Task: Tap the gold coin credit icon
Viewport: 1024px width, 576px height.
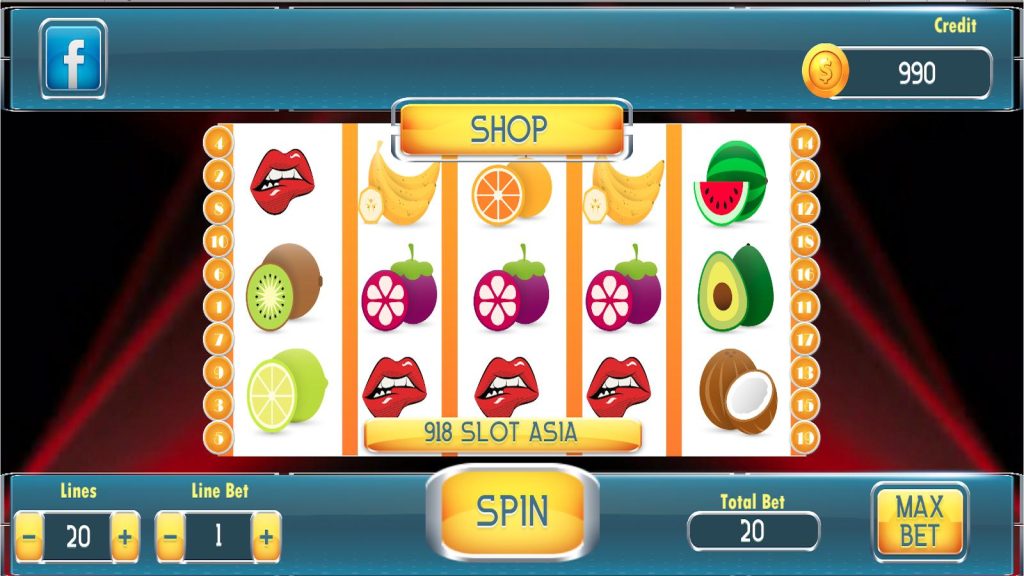Action: point(826,72)
